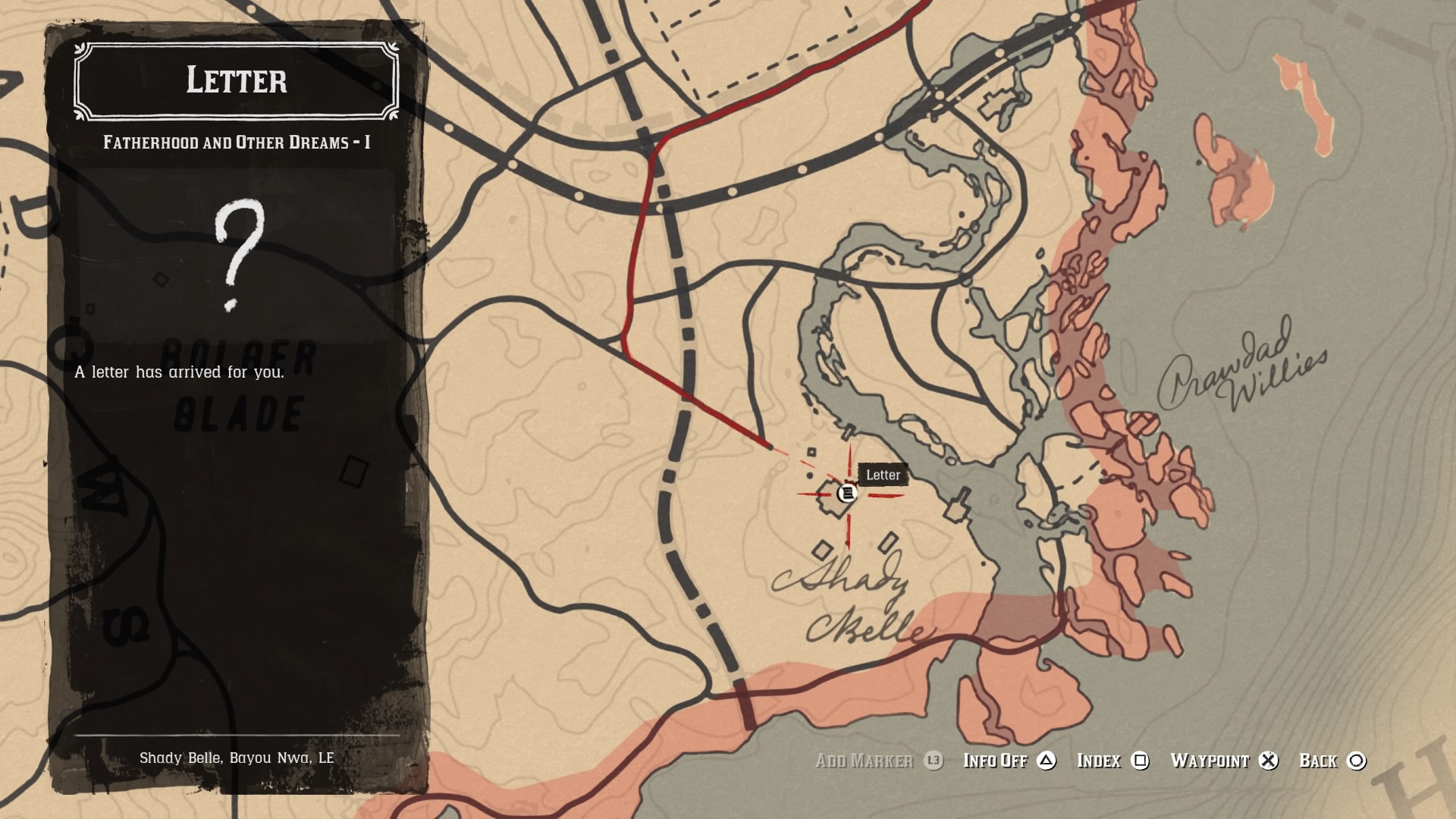
Task: Click the L3 Add Marker stick icon
Action: point(934,761)
